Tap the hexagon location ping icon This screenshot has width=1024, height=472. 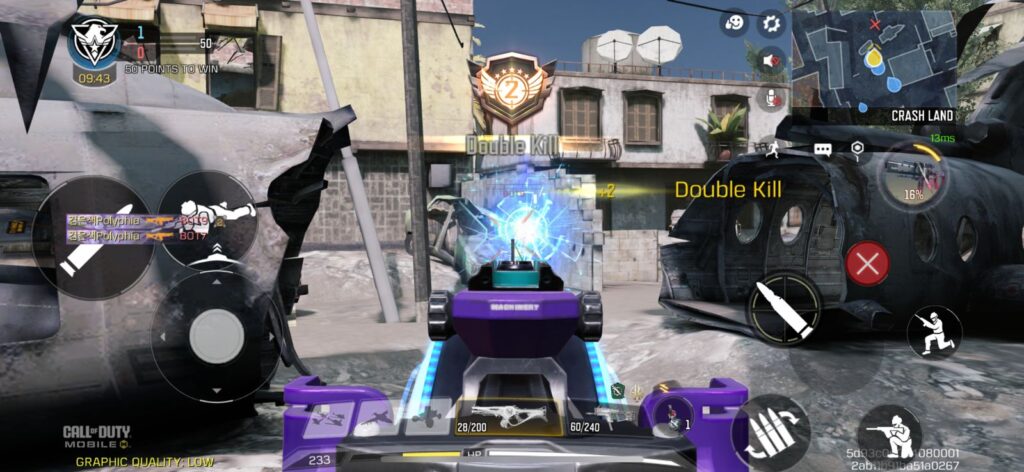[x=857, y=149]
